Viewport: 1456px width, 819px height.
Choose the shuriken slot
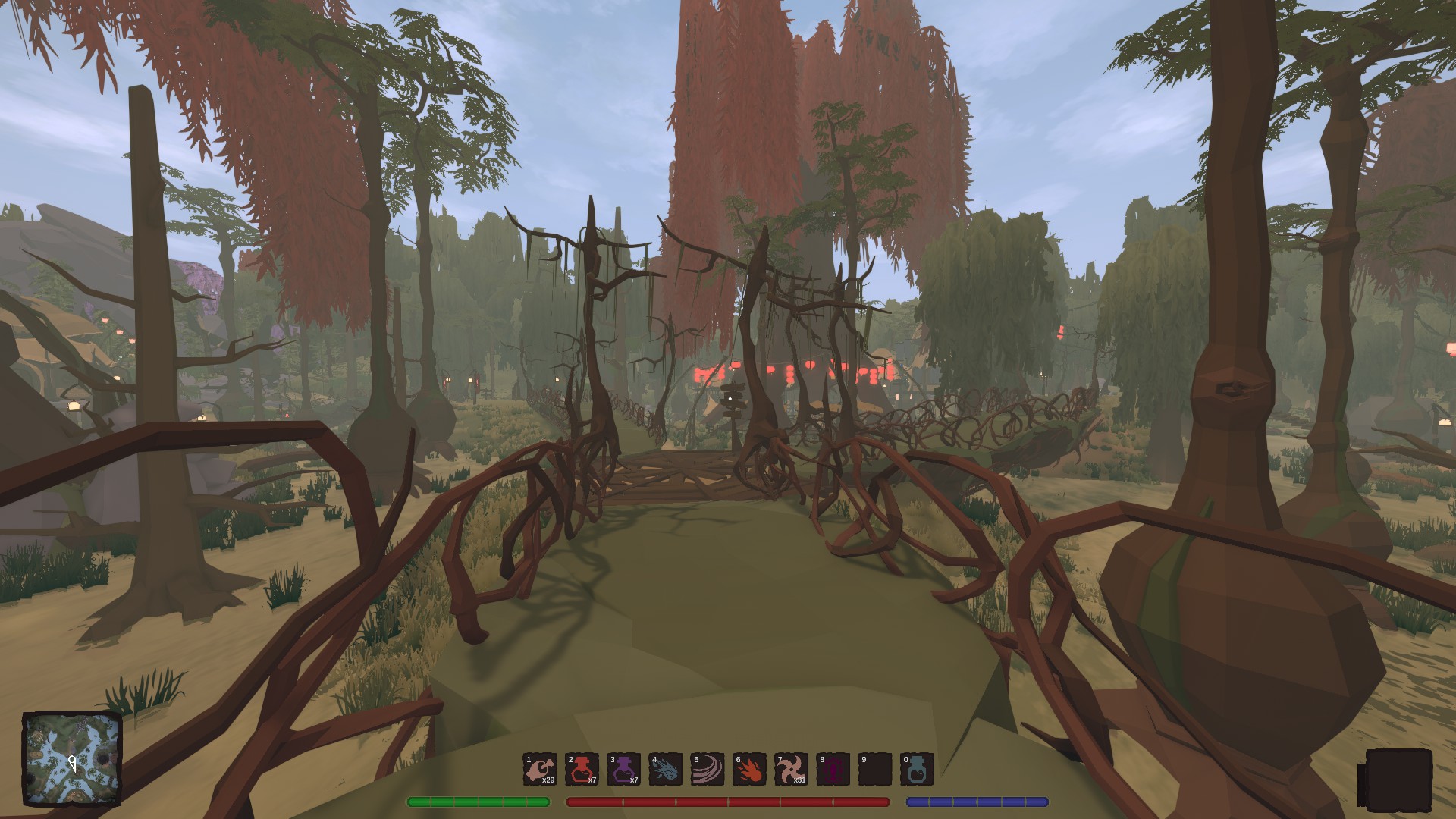click(x=790, y=769)
